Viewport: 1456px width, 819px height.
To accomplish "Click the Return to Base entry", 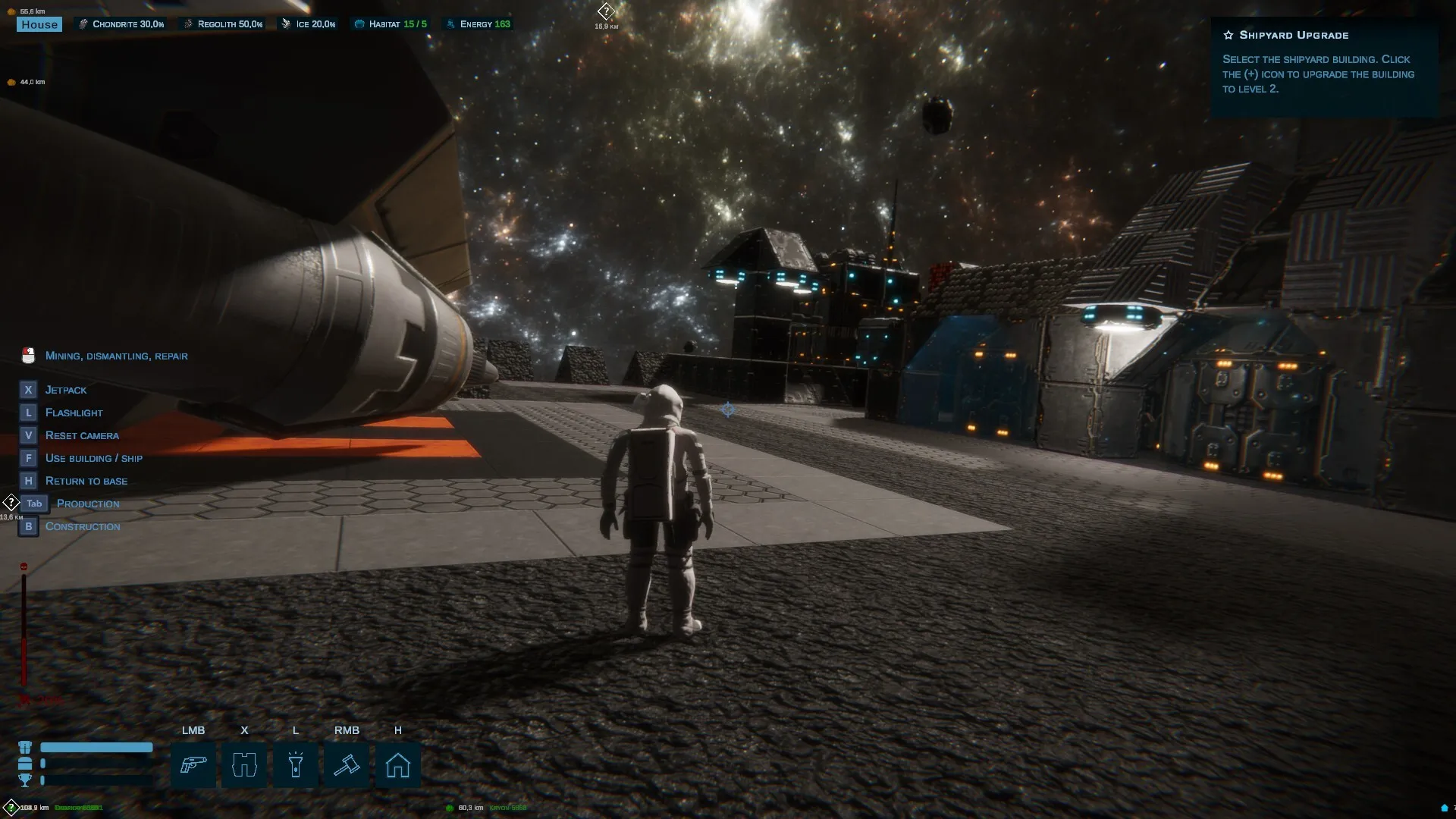I will click(x=86, y=481).
